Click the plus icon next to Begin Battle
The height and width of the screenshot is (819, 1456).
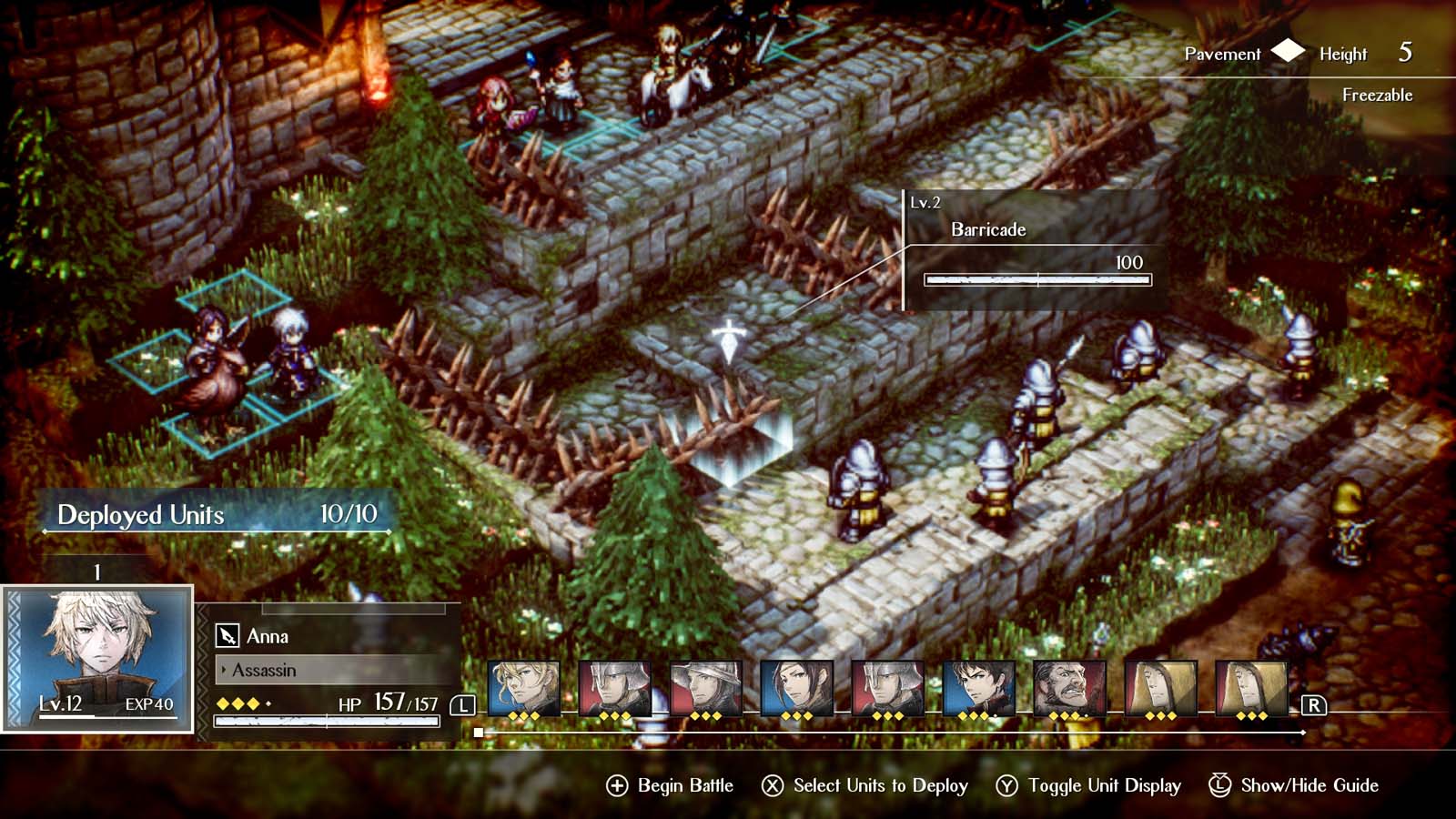tap(618, 784)
